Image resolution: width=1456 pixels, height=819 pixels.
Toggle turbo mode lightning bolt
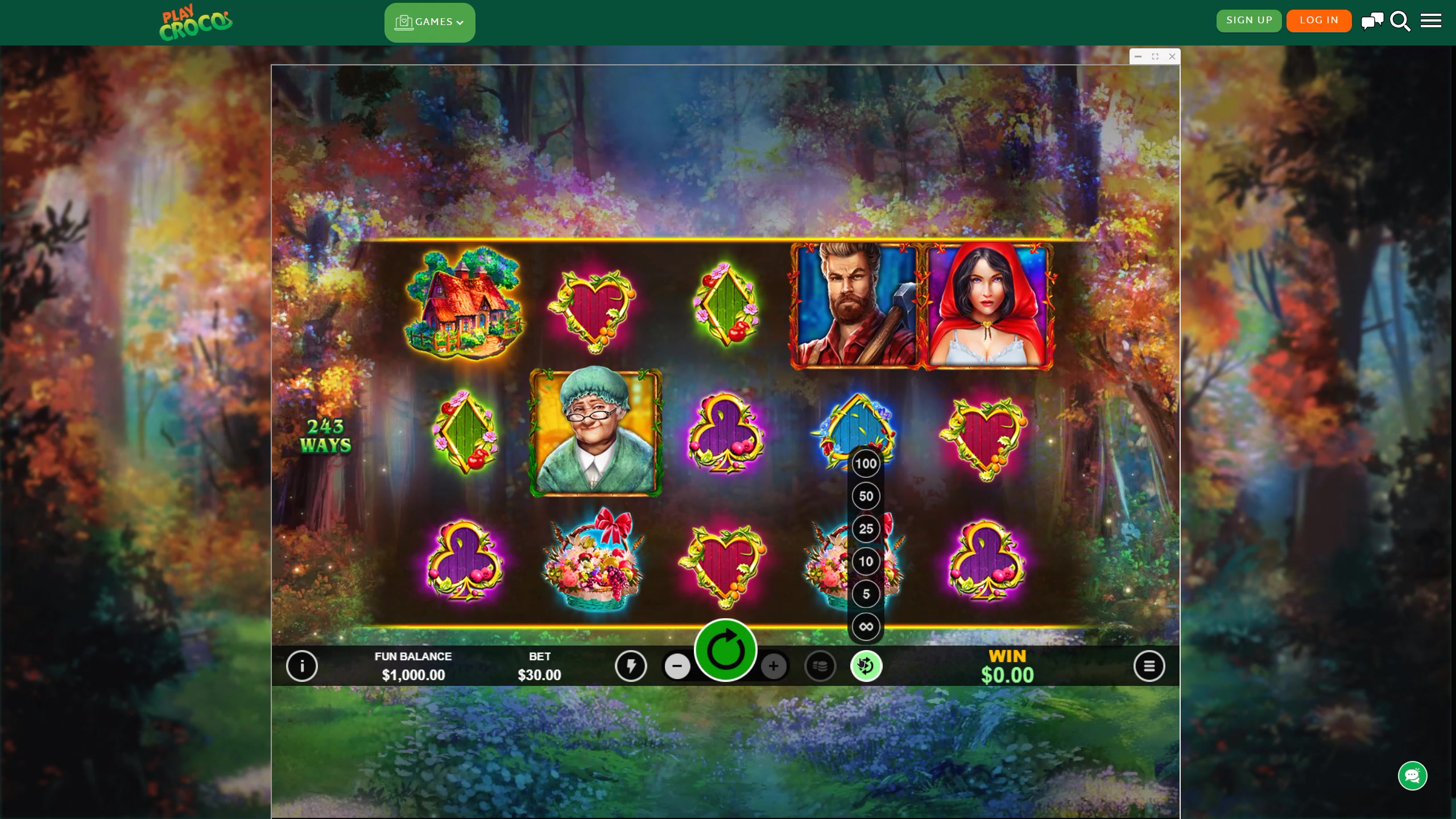[x=631, y=666]
